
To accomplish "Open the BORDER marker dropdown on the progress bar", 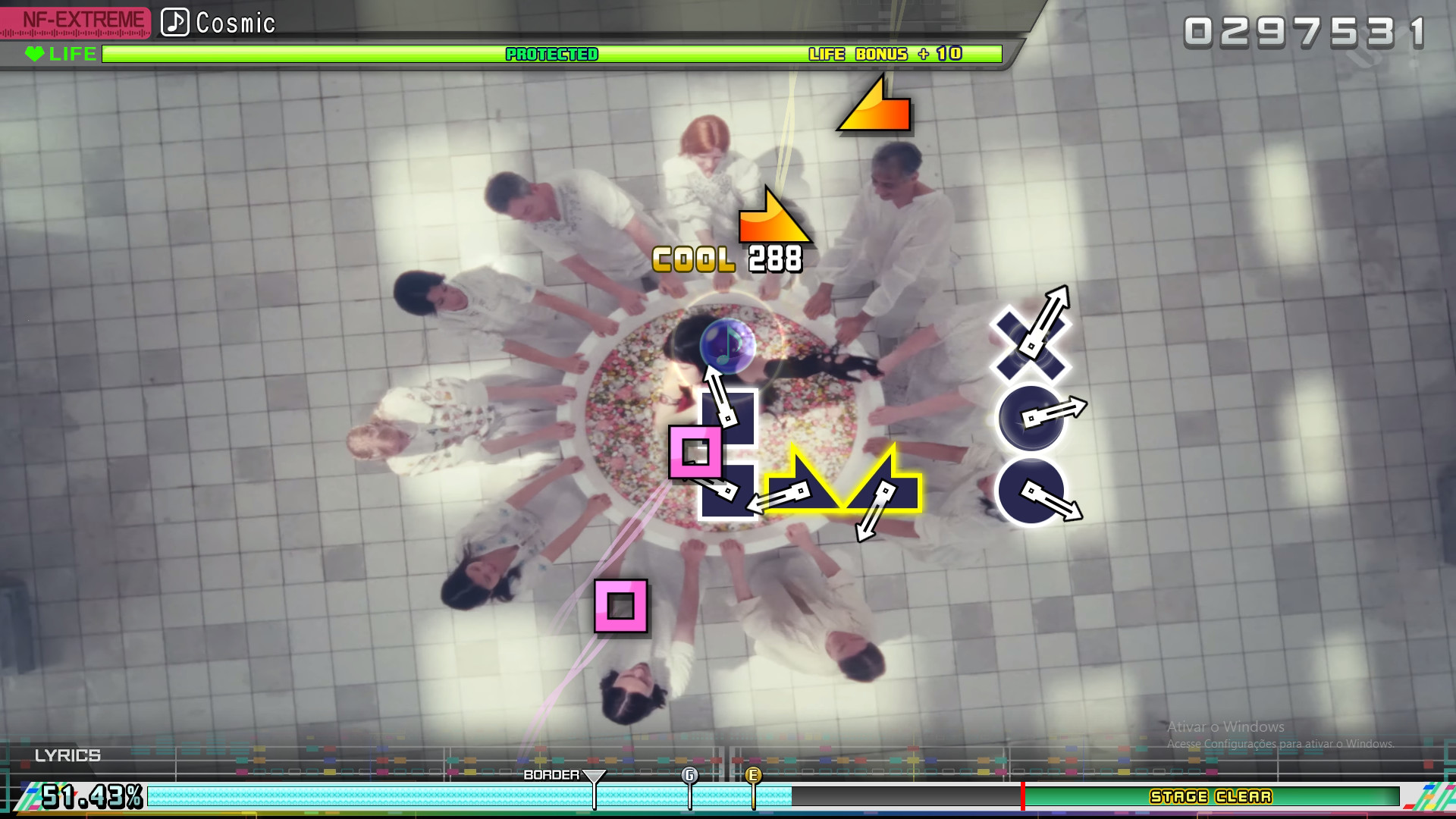I will [595, 775].
